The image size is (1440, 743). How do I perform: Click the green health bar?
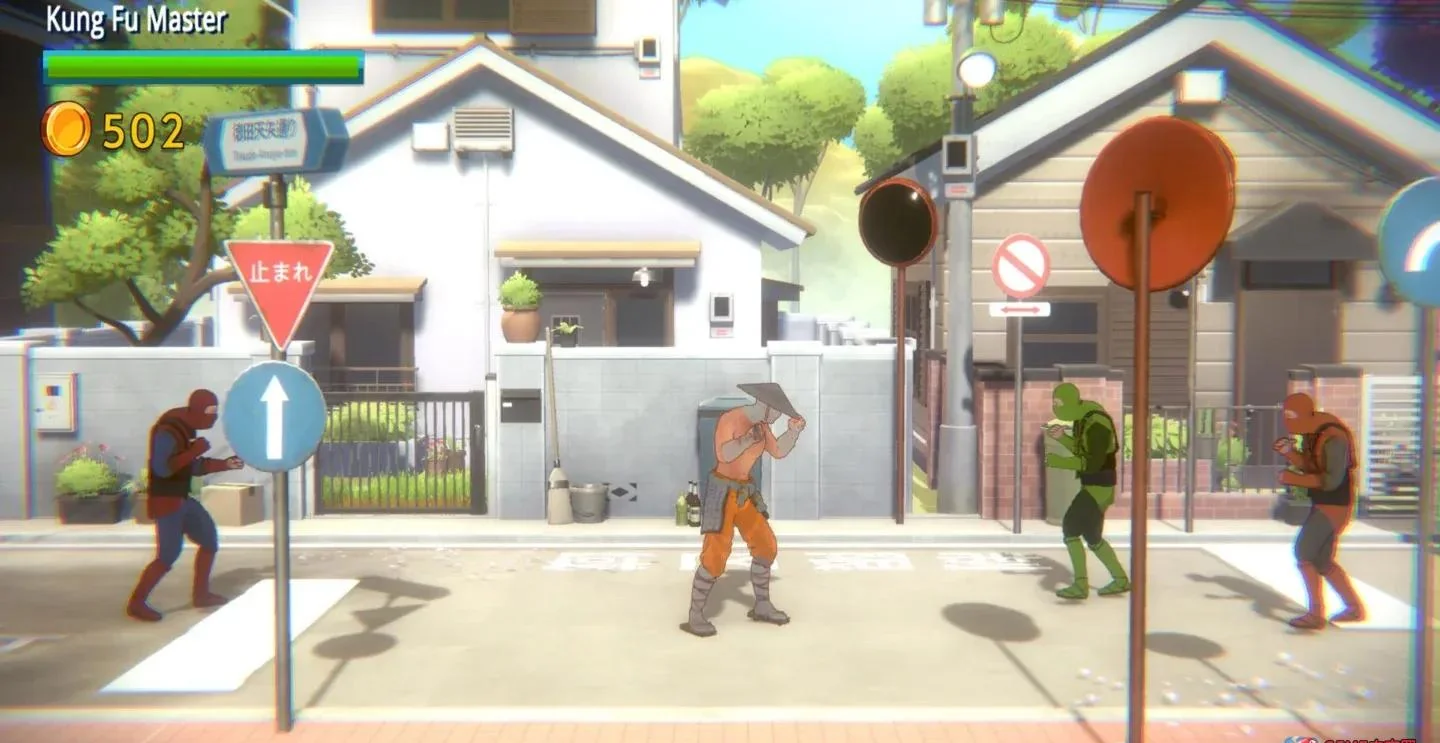point(200,65)
